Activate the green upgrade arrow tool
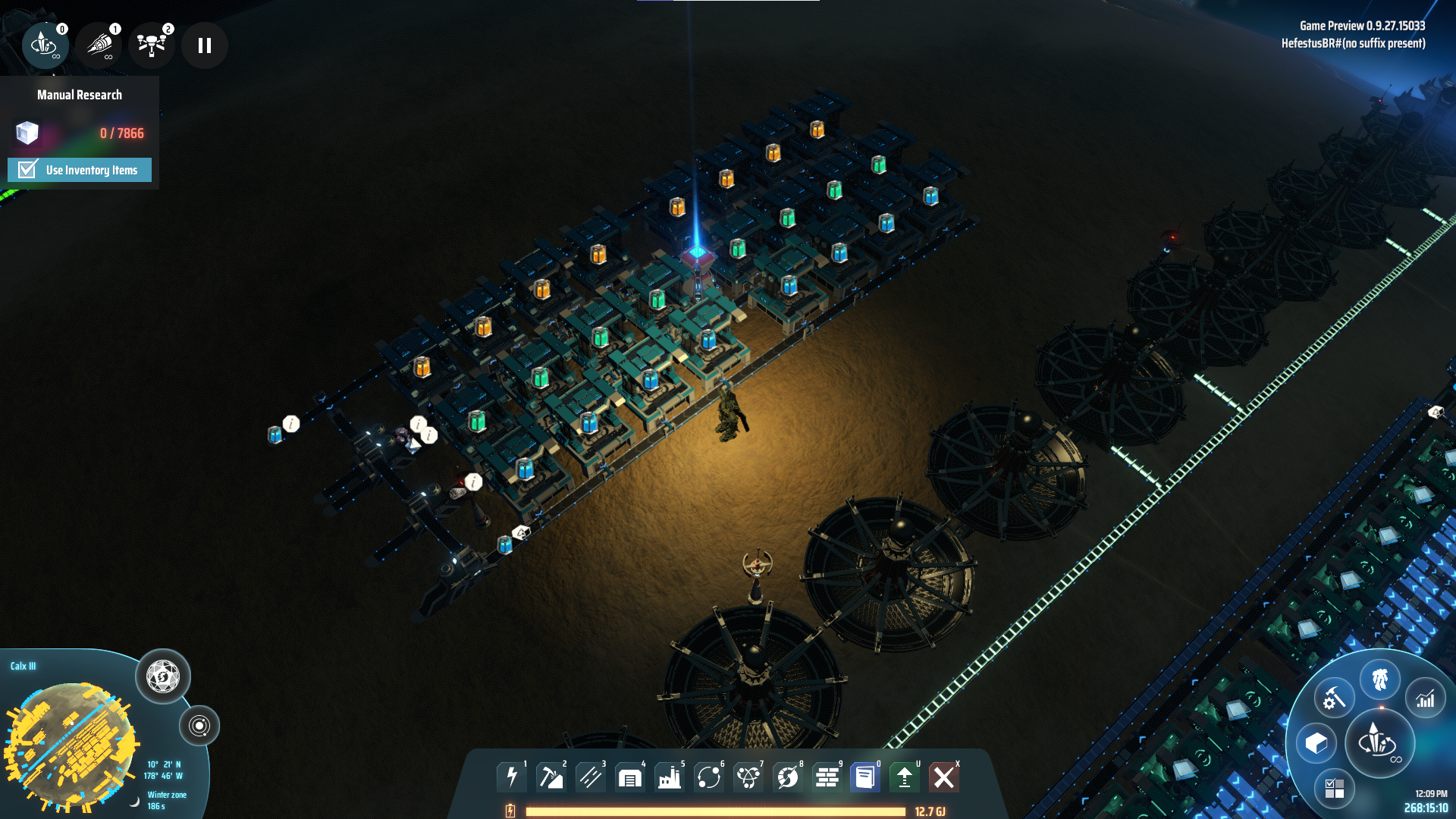 click(x=905, y=777)
